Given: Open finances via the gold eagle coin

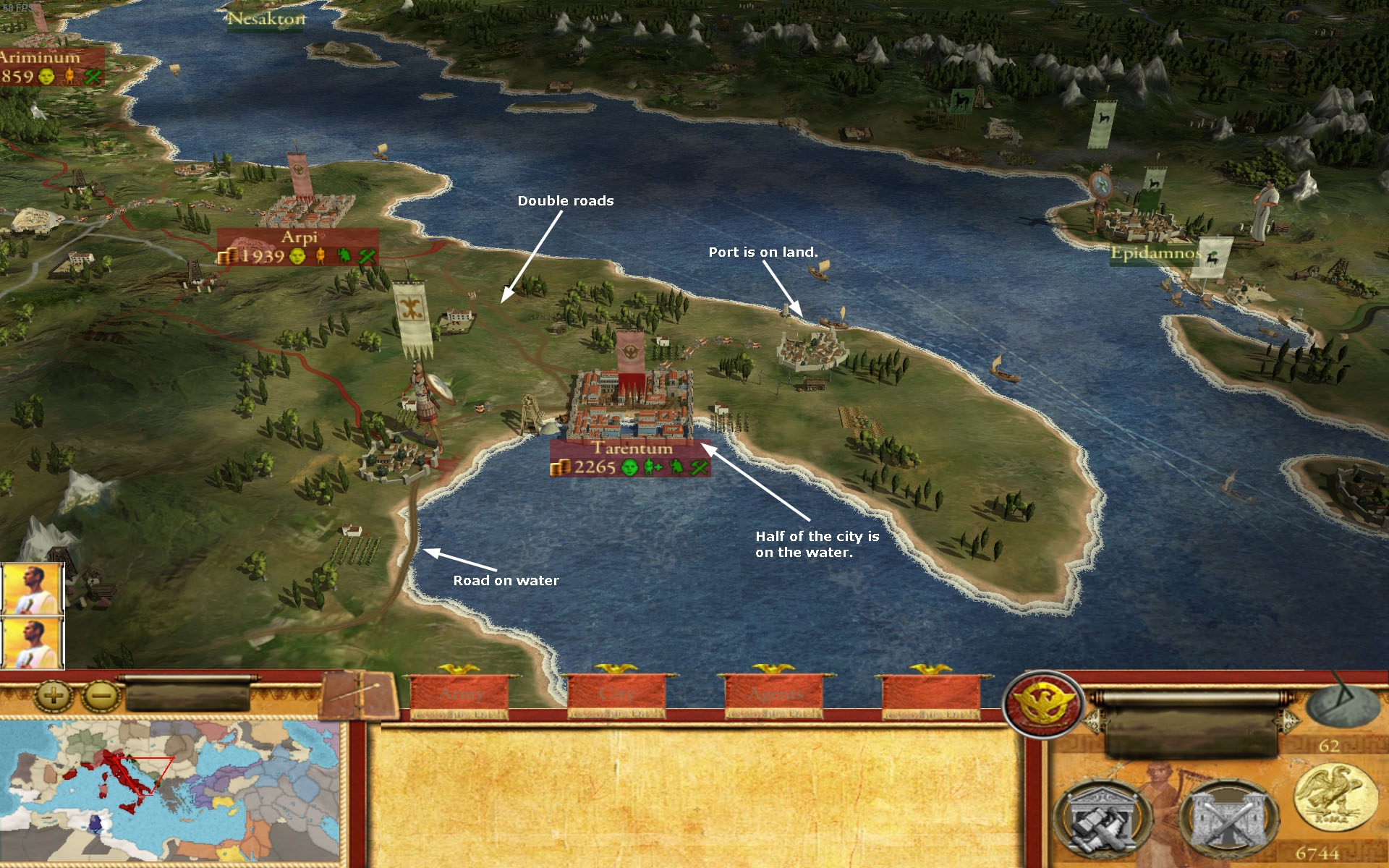Looking at the screenshot, I should pos(1335,799).
